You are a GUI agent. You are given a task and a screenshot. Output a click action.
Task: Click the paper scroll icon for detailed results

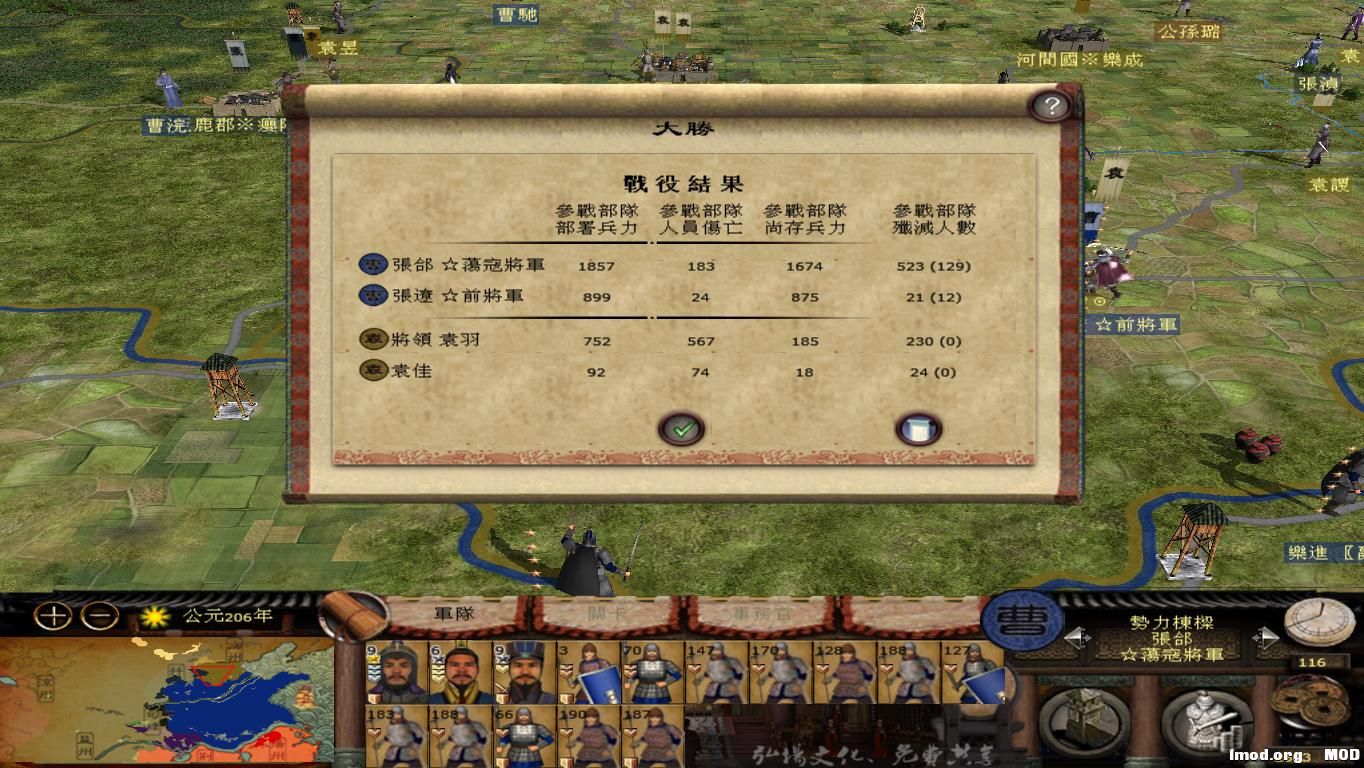[x=917, y=428]
